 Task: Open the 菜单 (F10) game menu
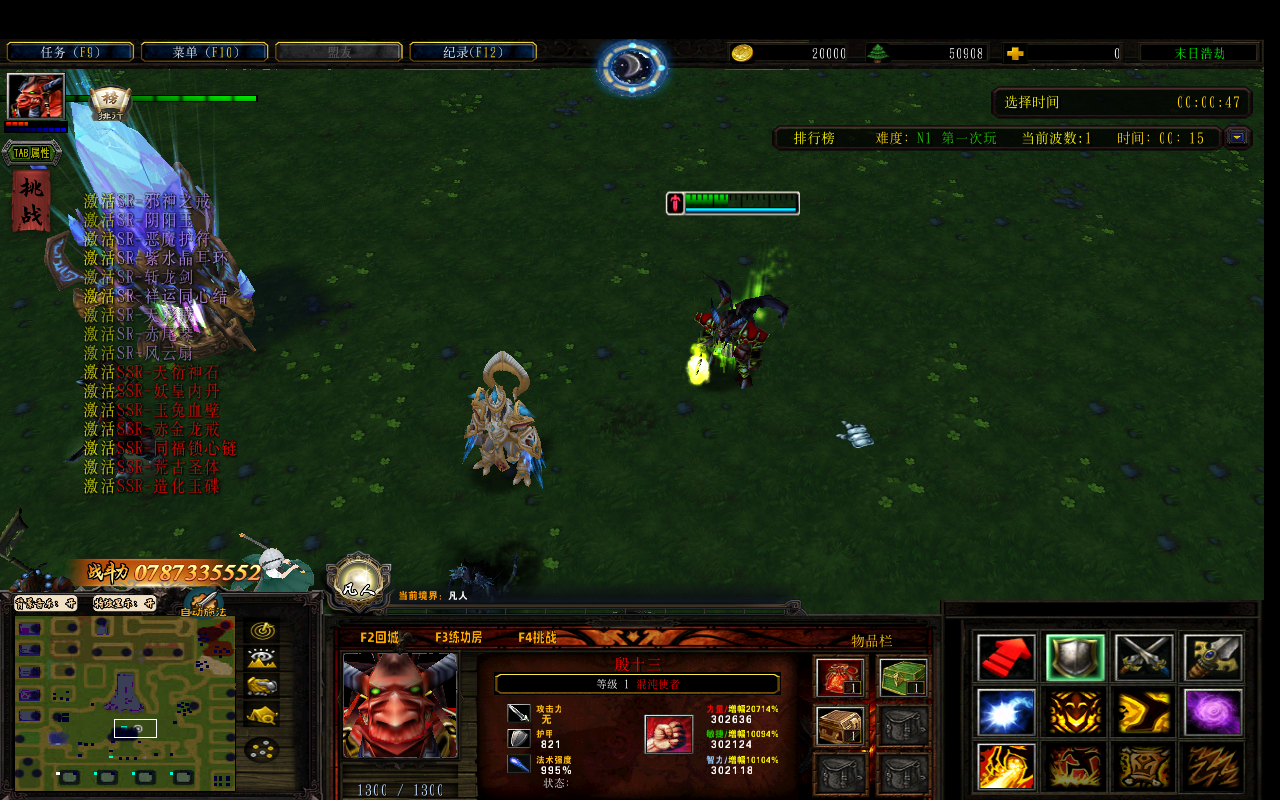click(x=204, y=52)
